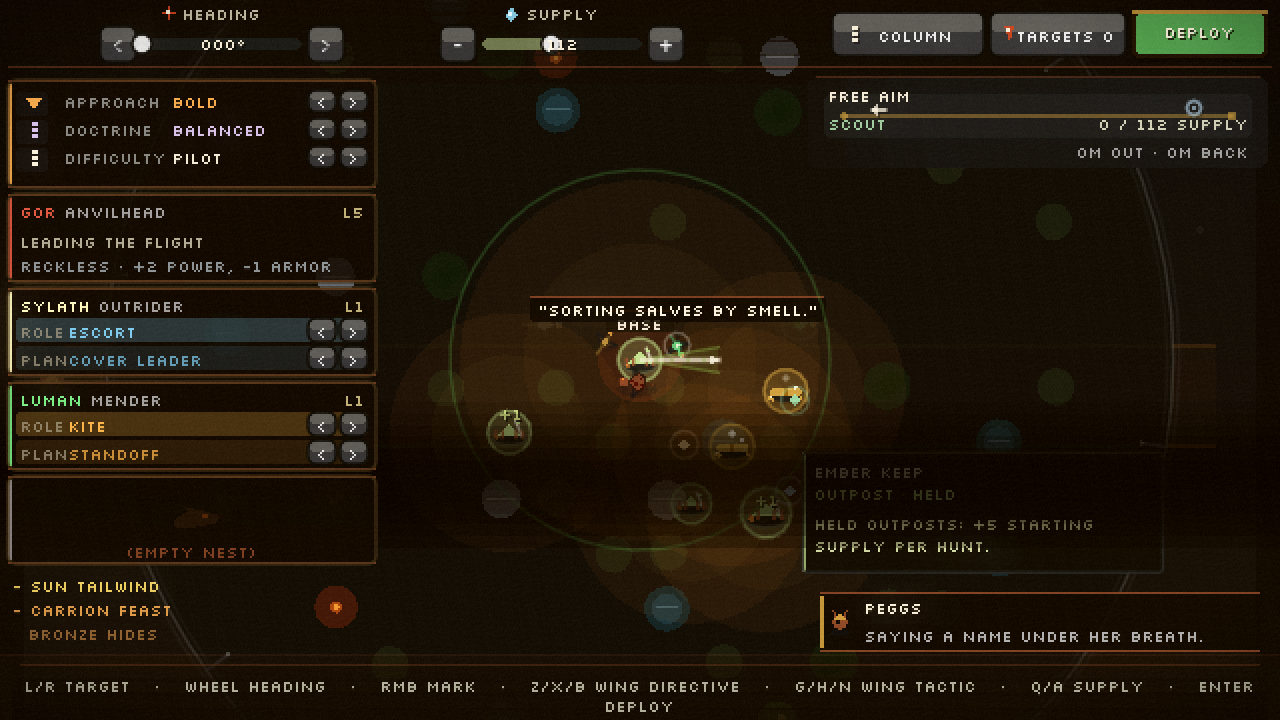Screen dimensions: 1280x720
Task: Cycle Doctrine to the previous option
Action: coord(321,130)
